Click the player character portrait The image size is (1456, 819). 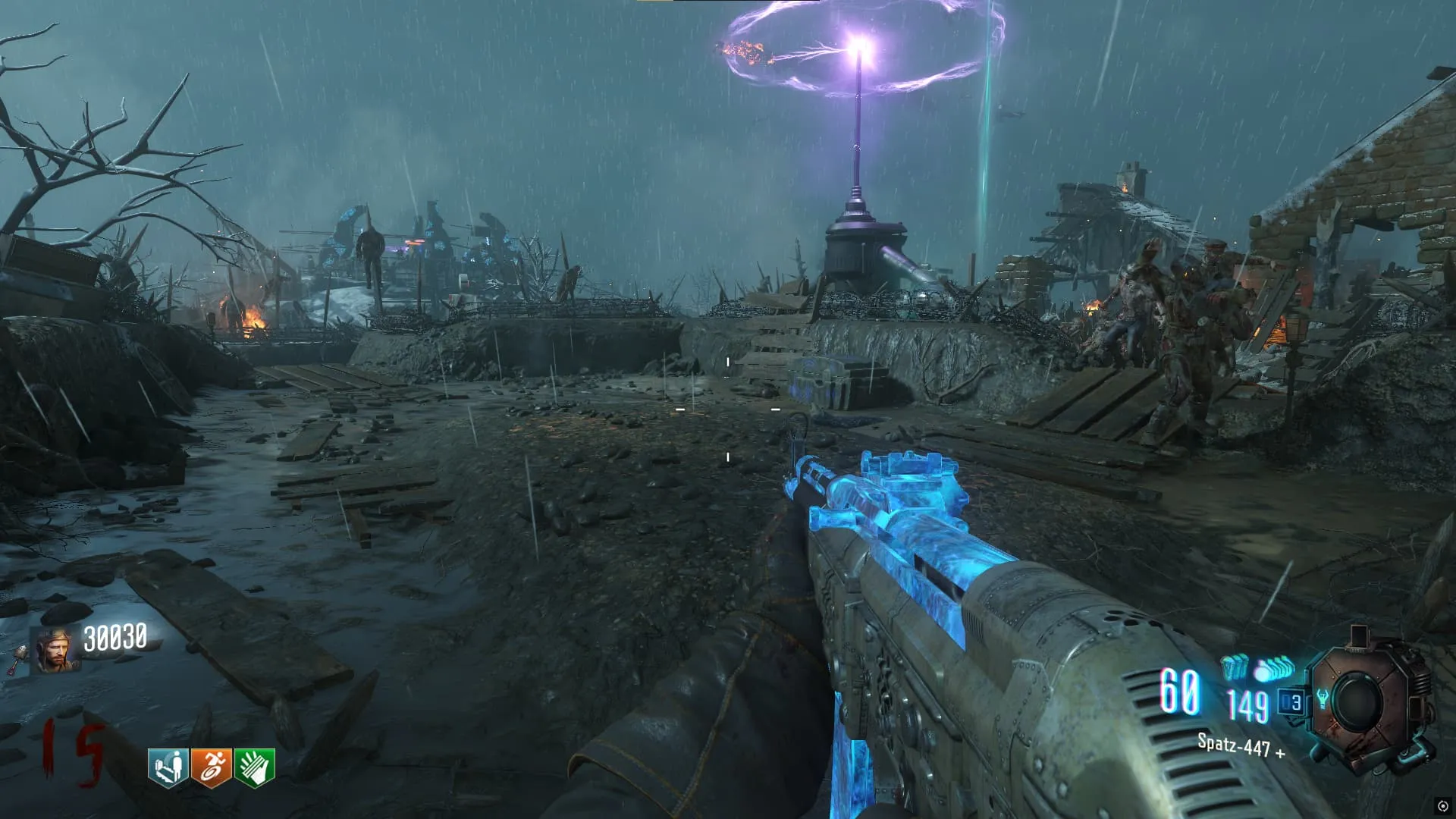click(55, 651)
